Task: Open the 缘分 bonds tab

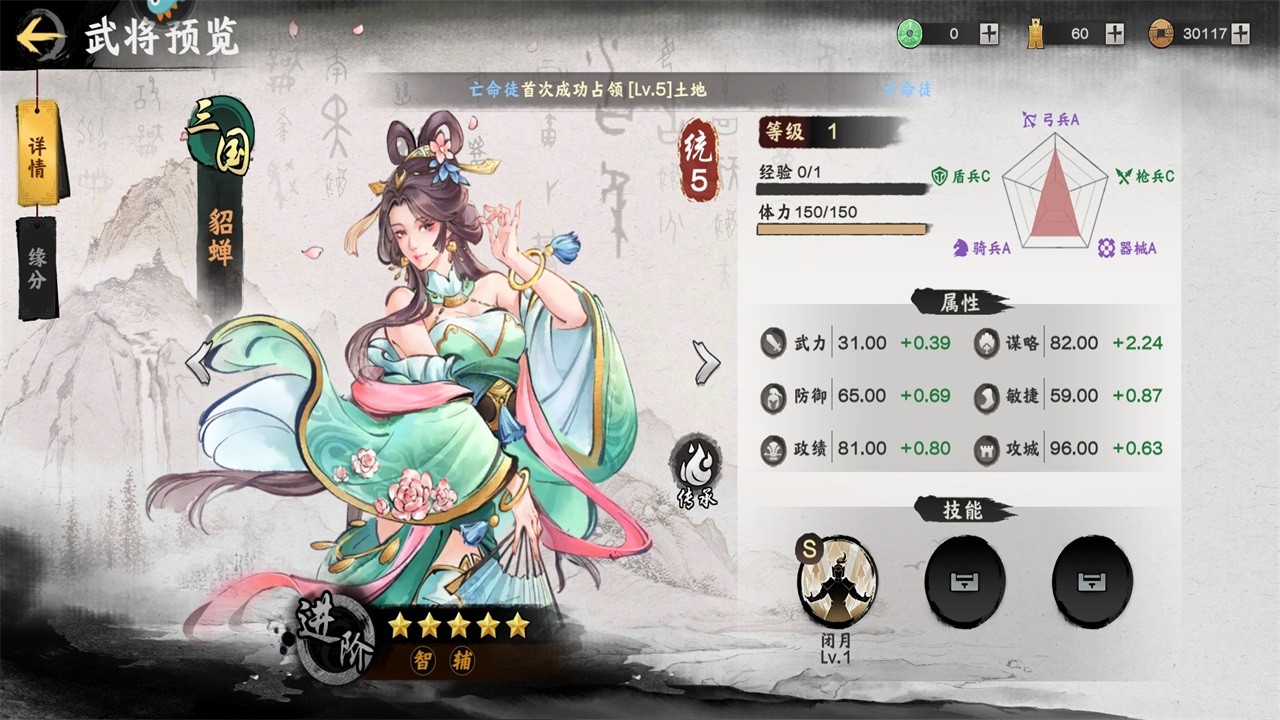Action: [37, 267]
